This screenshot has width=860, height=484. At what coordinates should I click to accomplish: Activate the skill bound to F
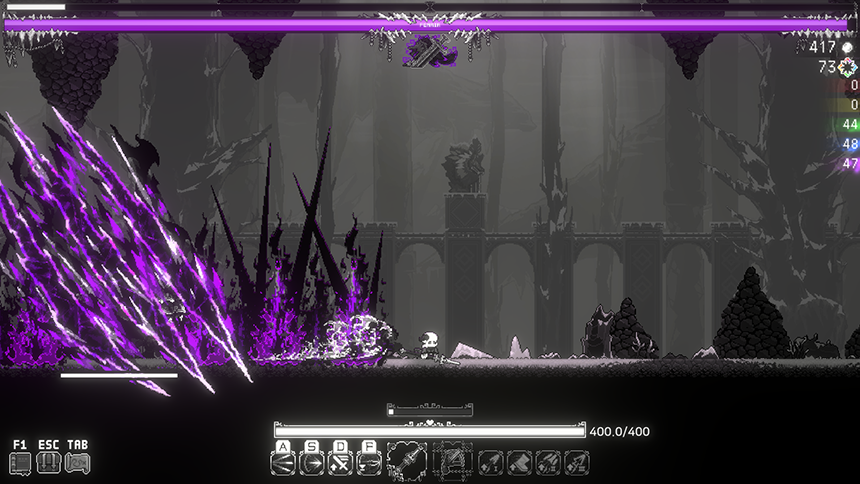(368, 464)
